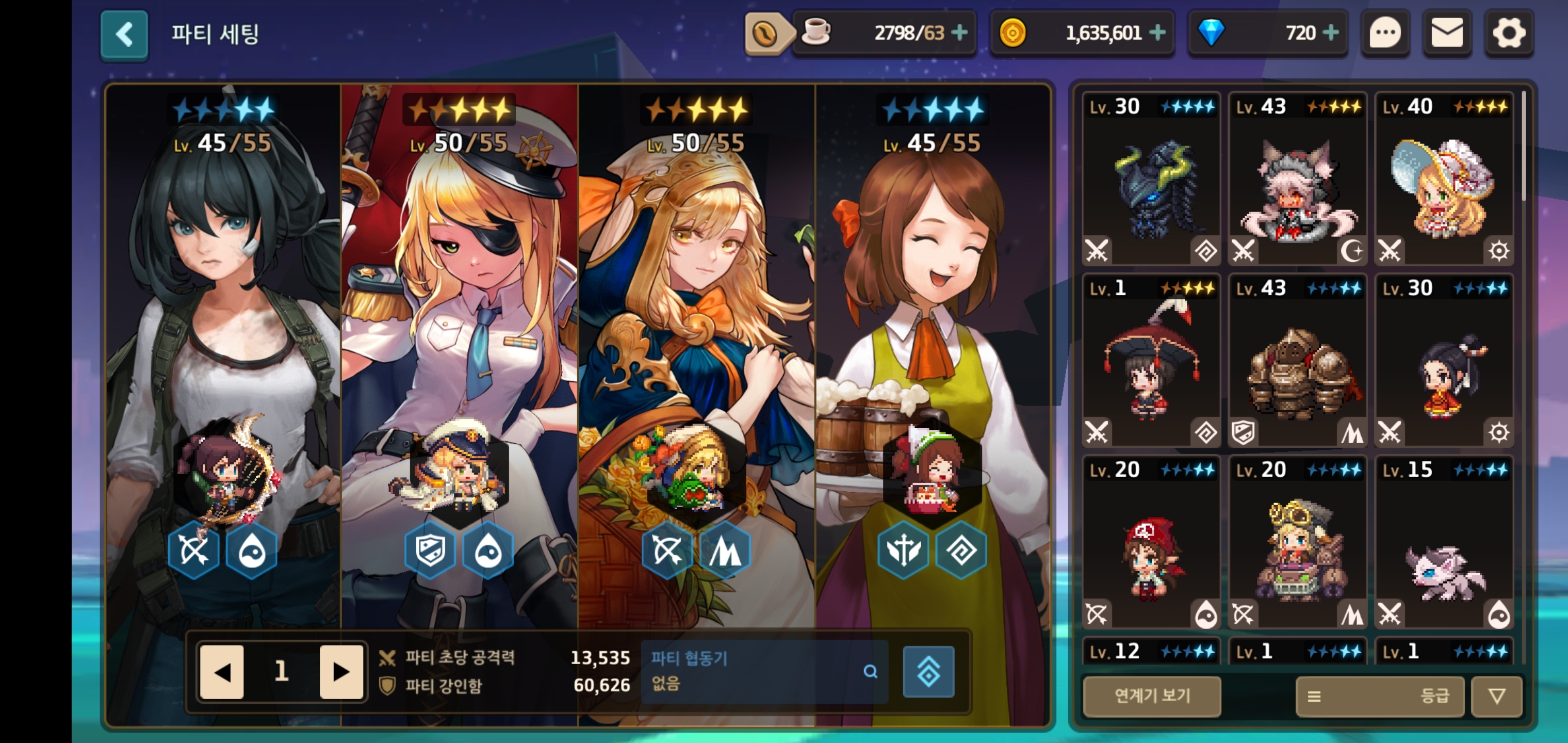1568x743 pixels.
Task: Switch to the next party
Action: 341,672
